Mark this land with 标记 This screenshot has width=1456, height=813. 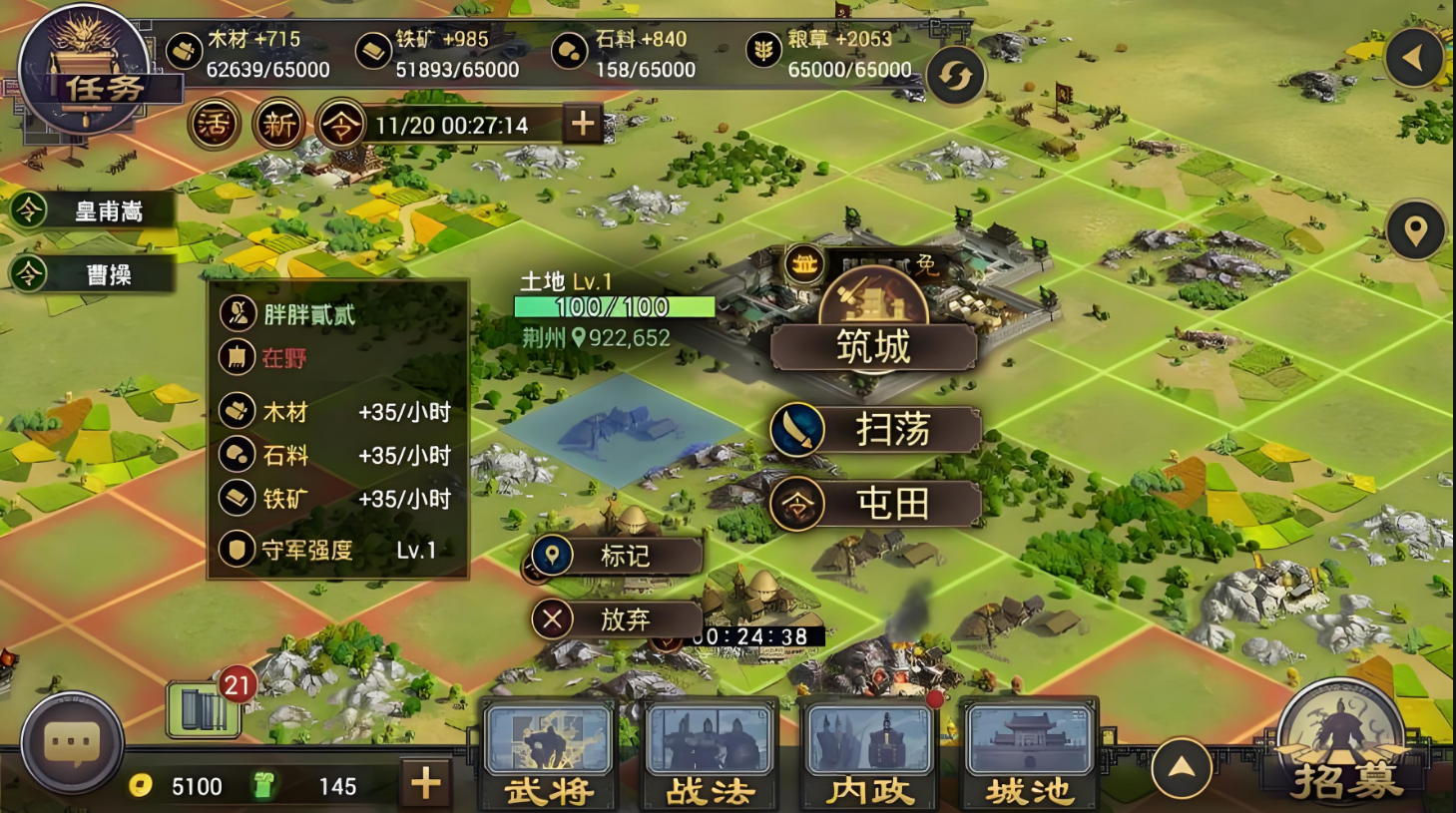[x=617, y=556]
